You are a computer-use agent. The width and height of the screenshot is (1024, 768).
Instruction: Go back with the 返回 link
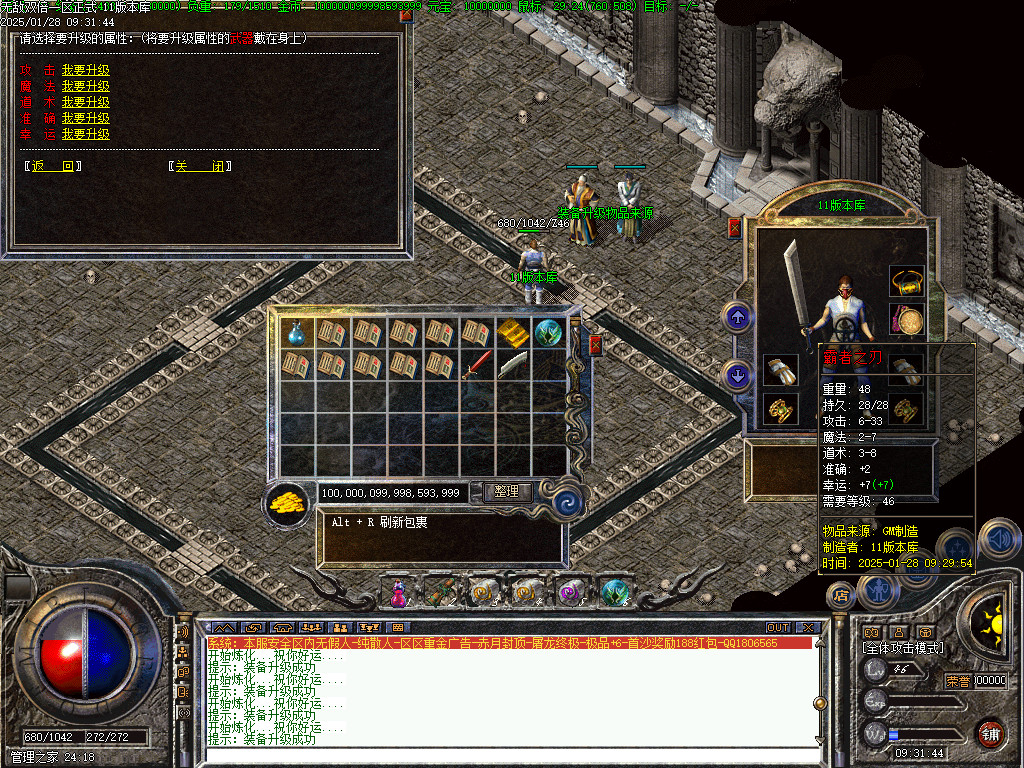click(x=53, y=166)
